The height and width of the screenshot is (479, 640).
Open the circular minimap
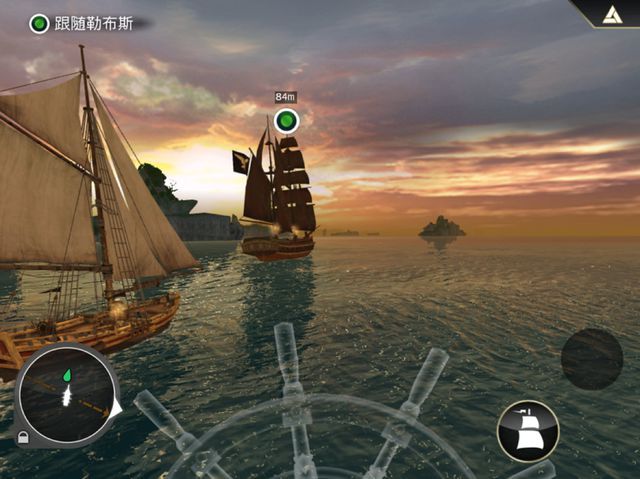pyautogui.click(x=66, y=395)
